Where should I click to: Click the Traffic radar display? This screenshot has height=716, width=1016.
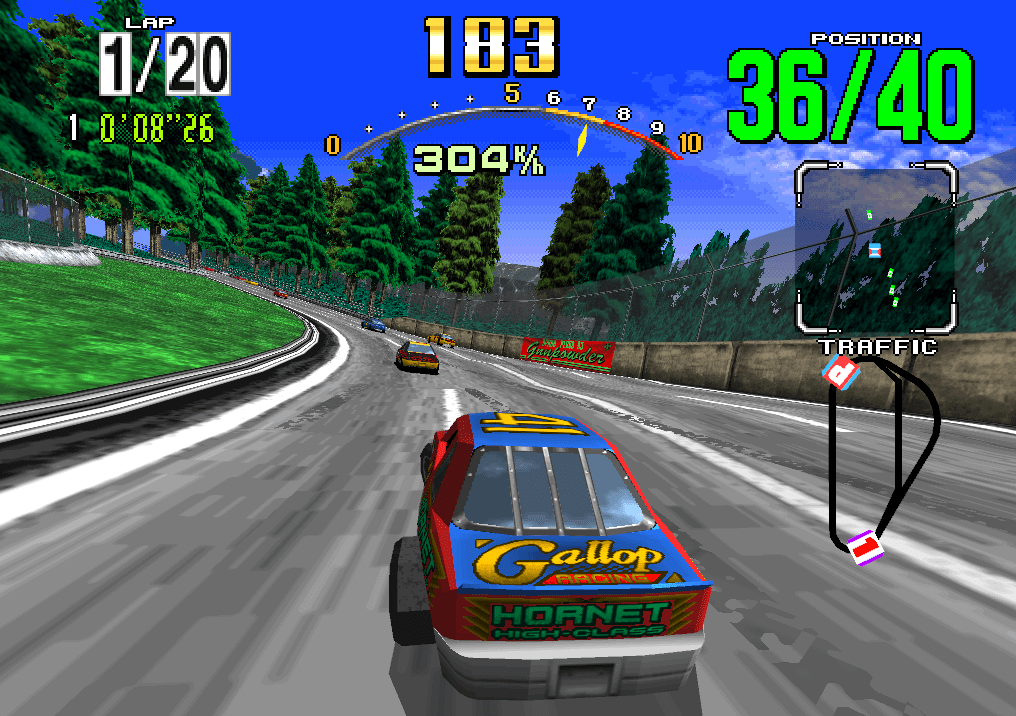pos(876,247)
